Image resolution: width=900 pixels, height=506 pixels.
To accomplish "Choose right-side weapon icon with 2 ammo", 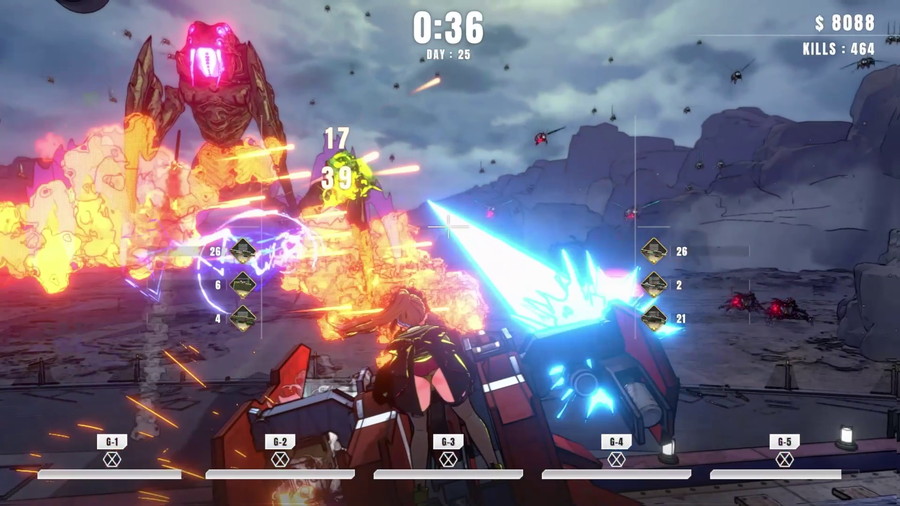I will (x=654, y=285).
